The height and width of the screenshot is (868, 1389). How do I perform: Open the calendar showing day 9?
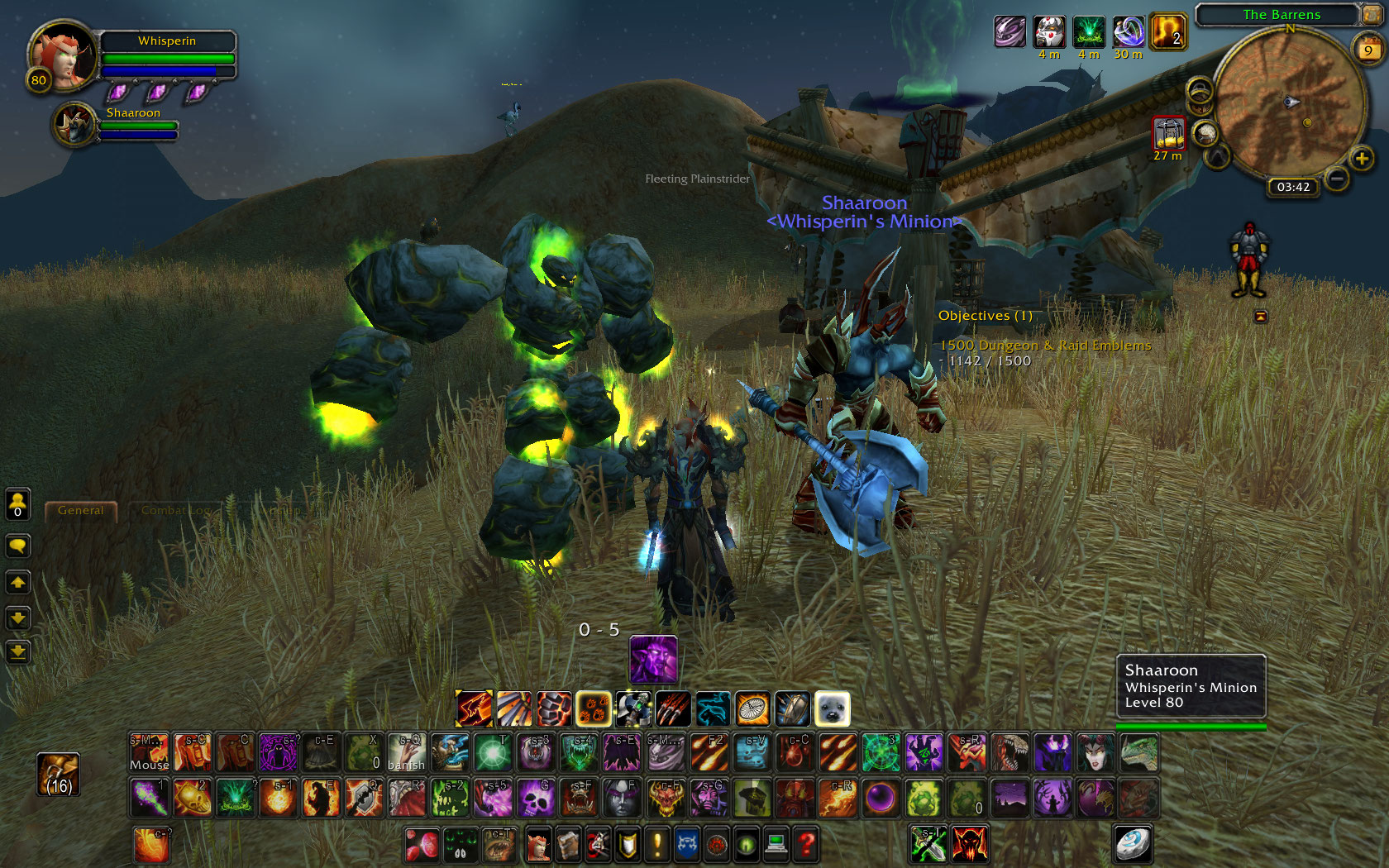coord(1368,50)
